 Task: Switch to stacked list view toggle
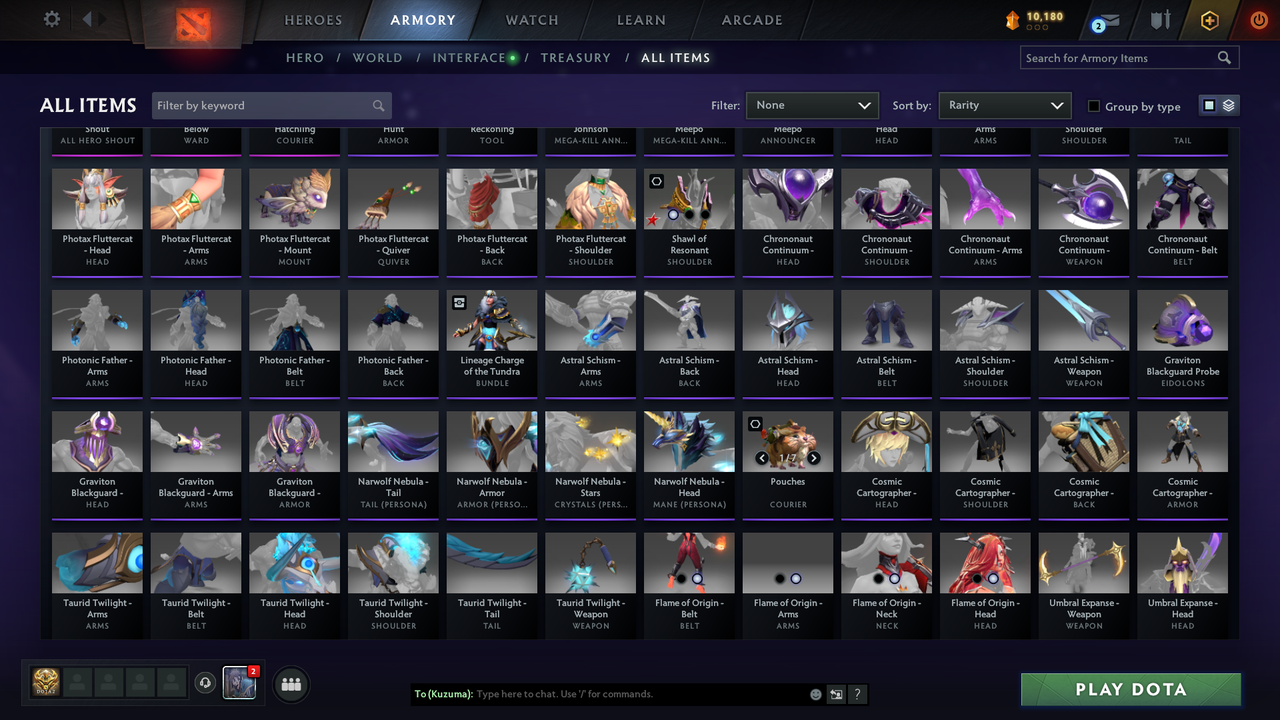tap(1227, 104)
